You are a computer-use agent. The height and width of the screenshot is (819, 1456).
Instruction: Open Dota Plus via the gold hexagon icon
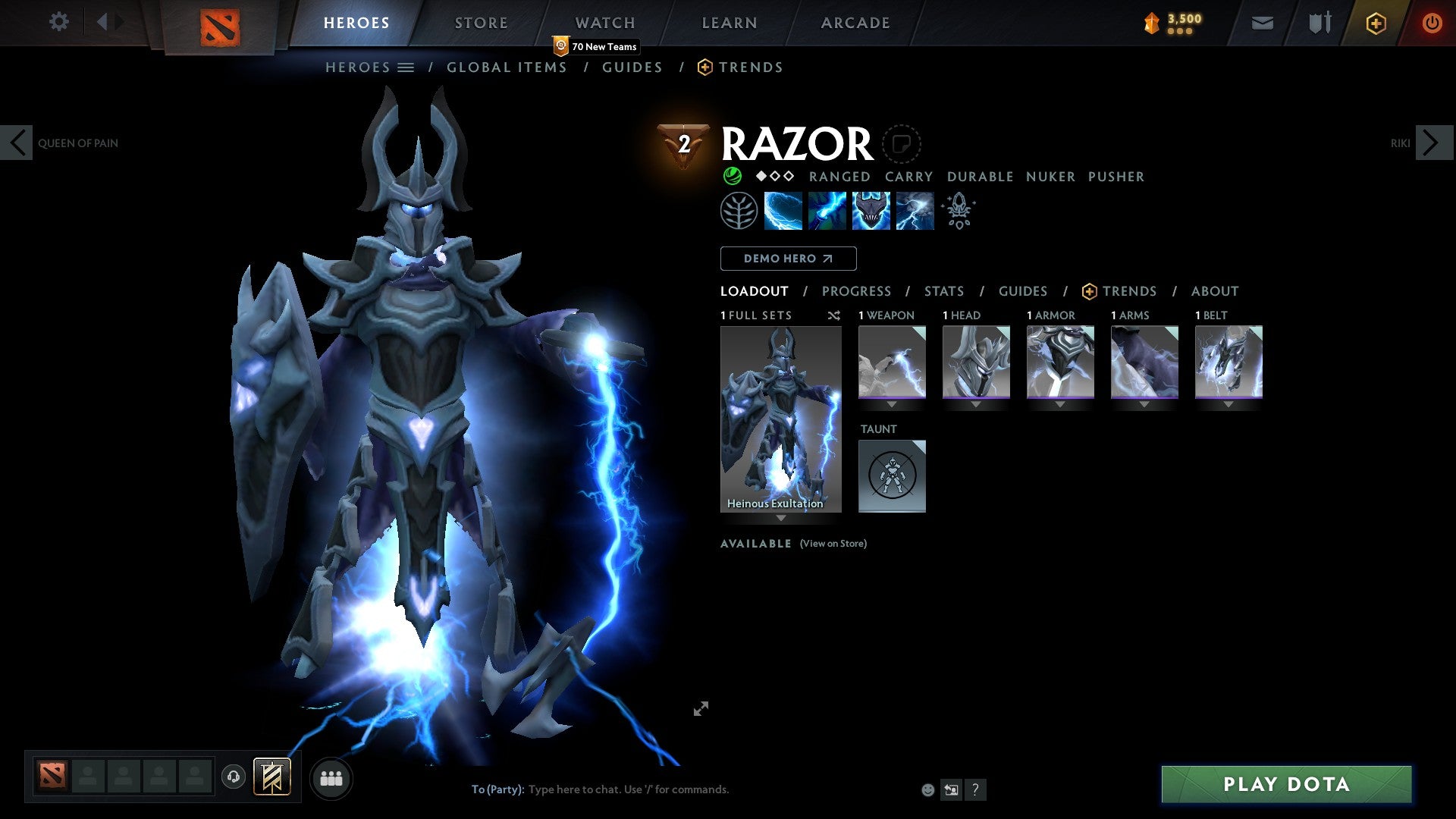pyautogui.click(x=1375, y=23)
